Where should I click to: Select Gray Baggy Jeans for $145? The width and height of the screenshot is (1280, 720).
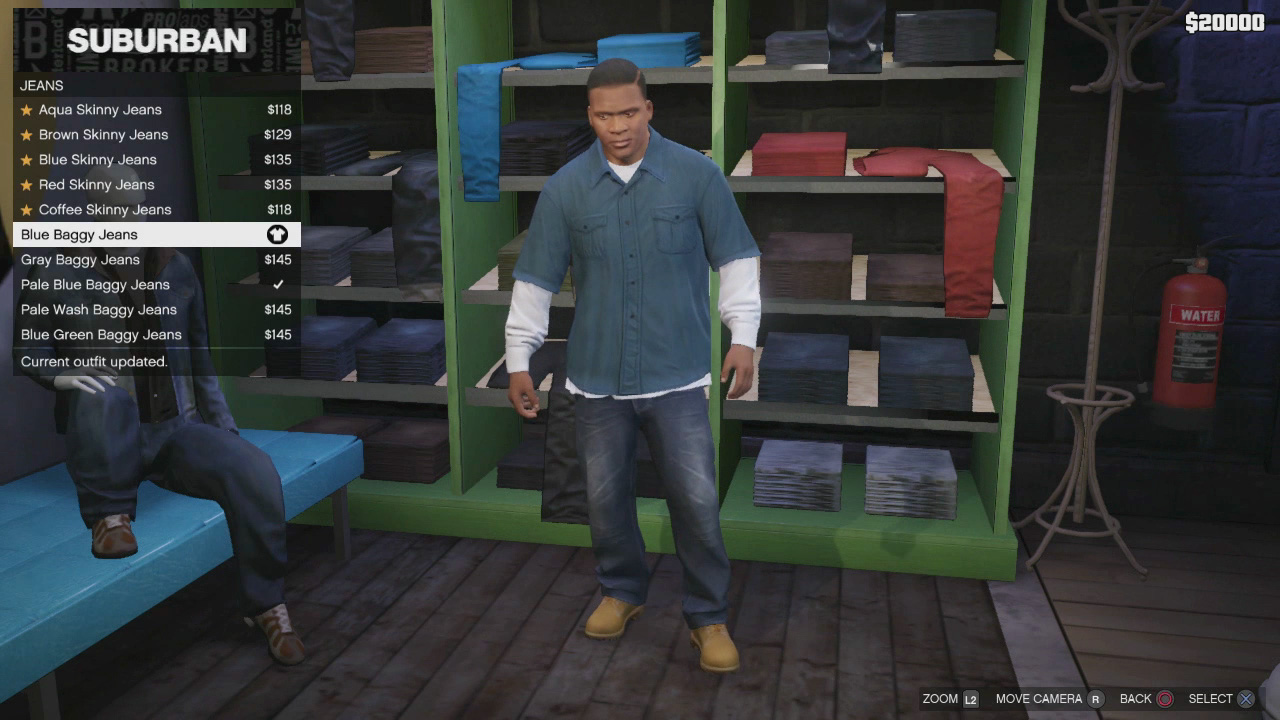pos(81,260)
